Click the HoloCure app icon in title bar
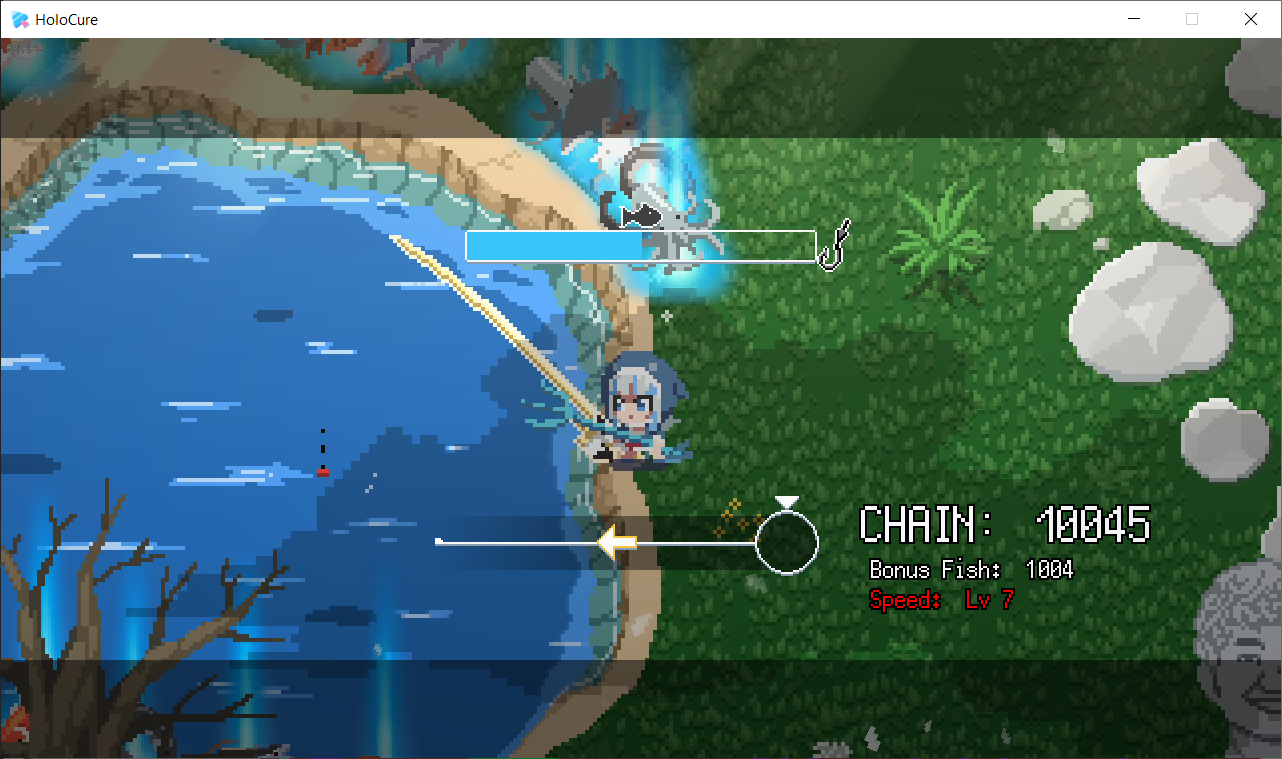The image size is (1282, 759). coord(17,19)
